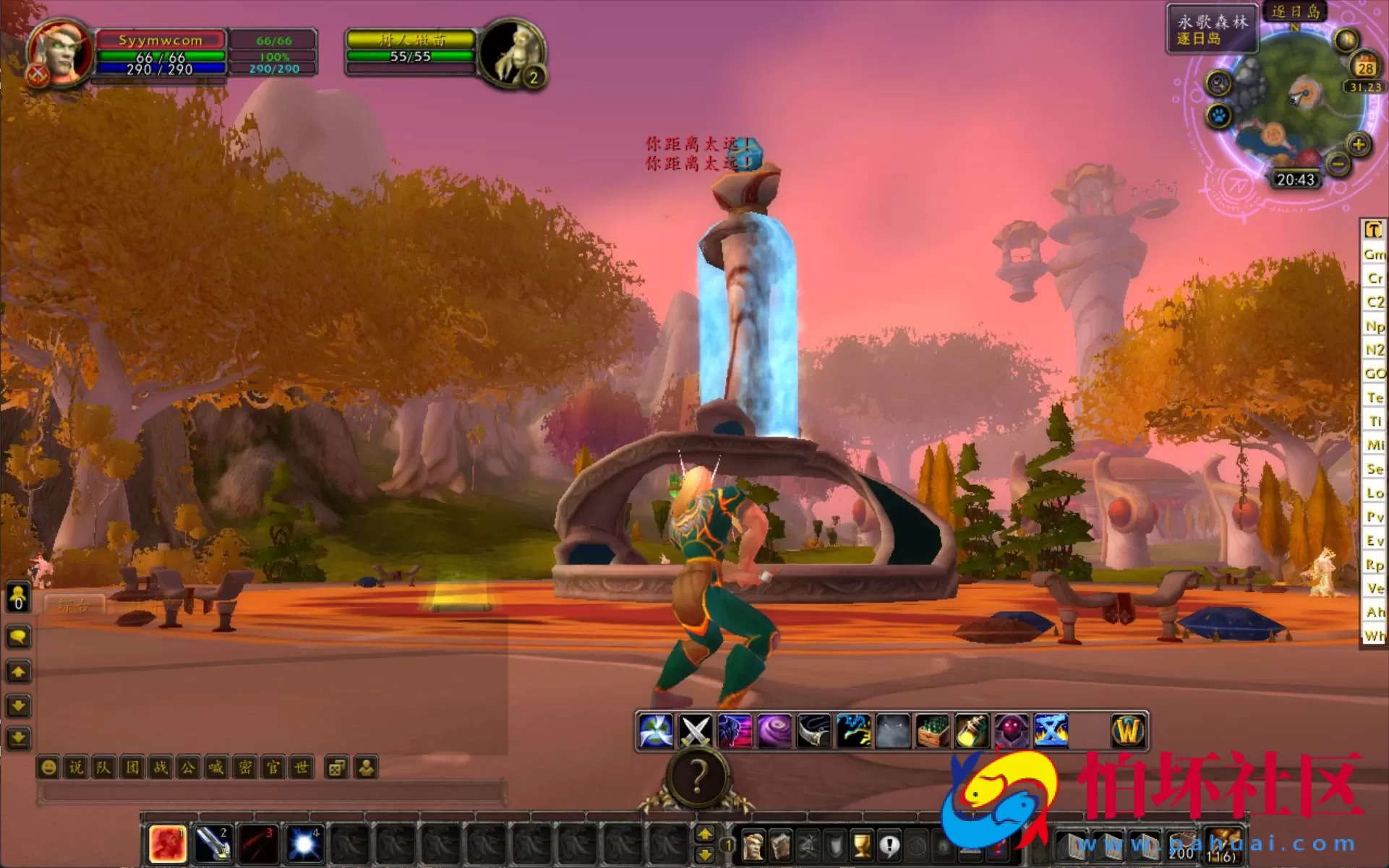Click the Gm button on the right sidebar
This screenshot has height=868, width=1389.
[1372, 254]
